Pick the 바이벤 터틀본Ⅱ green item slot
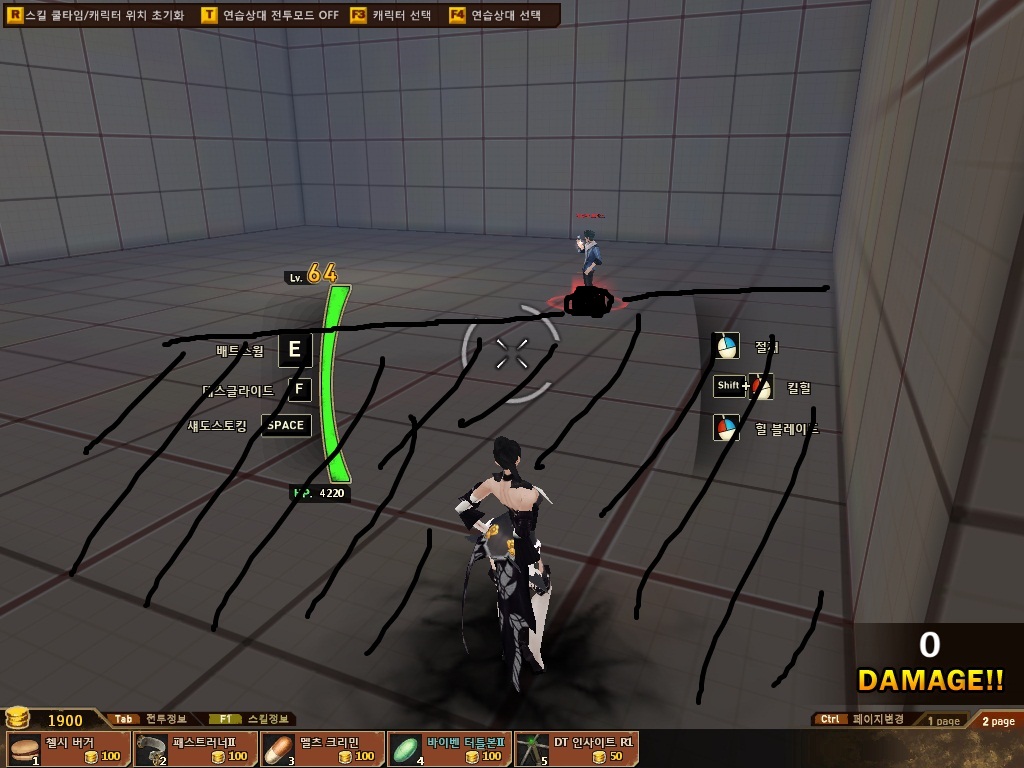Screen dimensions: 1024x768 (449, 748)
